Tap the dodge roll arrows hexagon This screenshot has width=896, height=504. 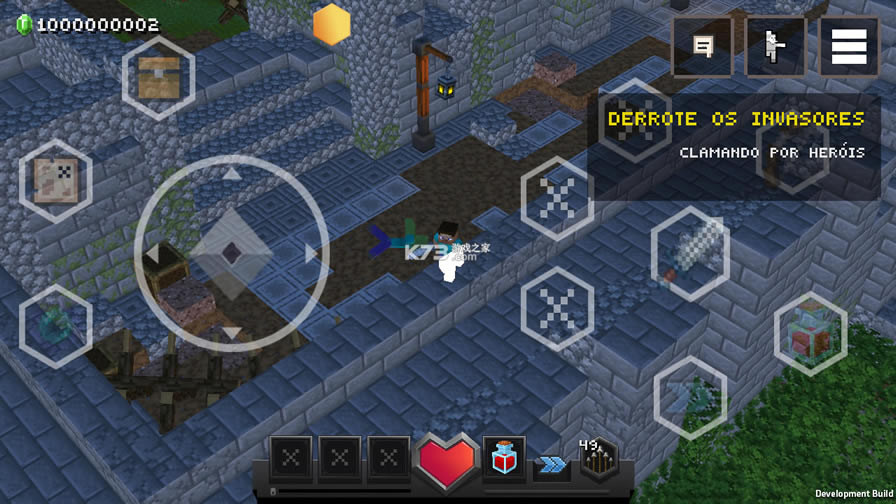tap(690, 398)
